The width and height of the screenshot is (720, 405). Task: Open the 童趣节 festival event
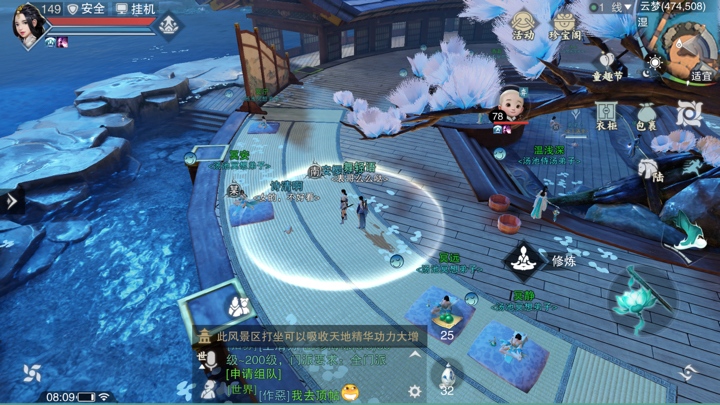coord(607,66)
